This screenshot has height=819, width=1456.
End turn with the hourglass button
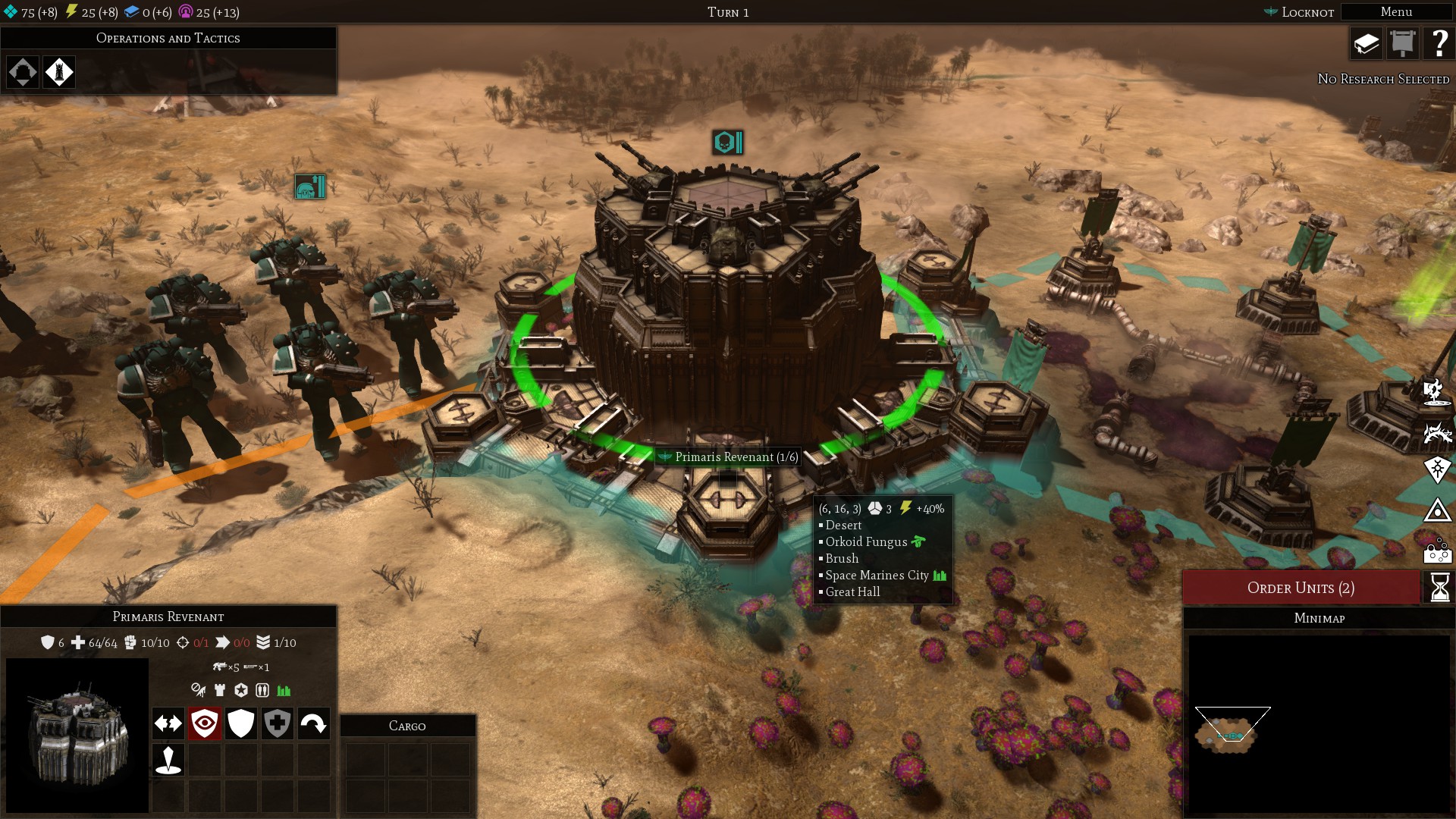1439,588
